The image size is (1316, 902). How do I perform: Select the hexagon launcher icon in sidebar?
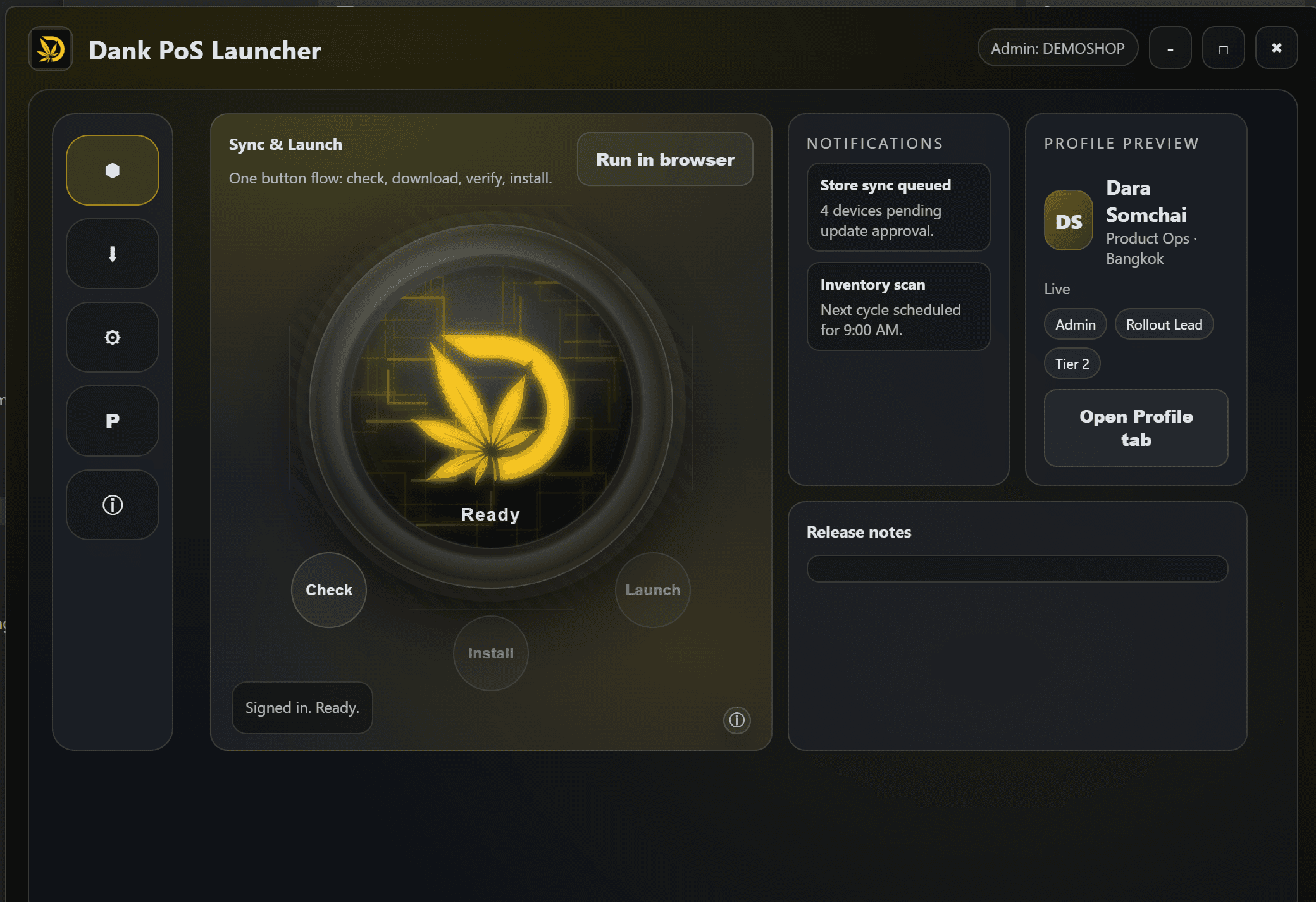coord(112,169)
